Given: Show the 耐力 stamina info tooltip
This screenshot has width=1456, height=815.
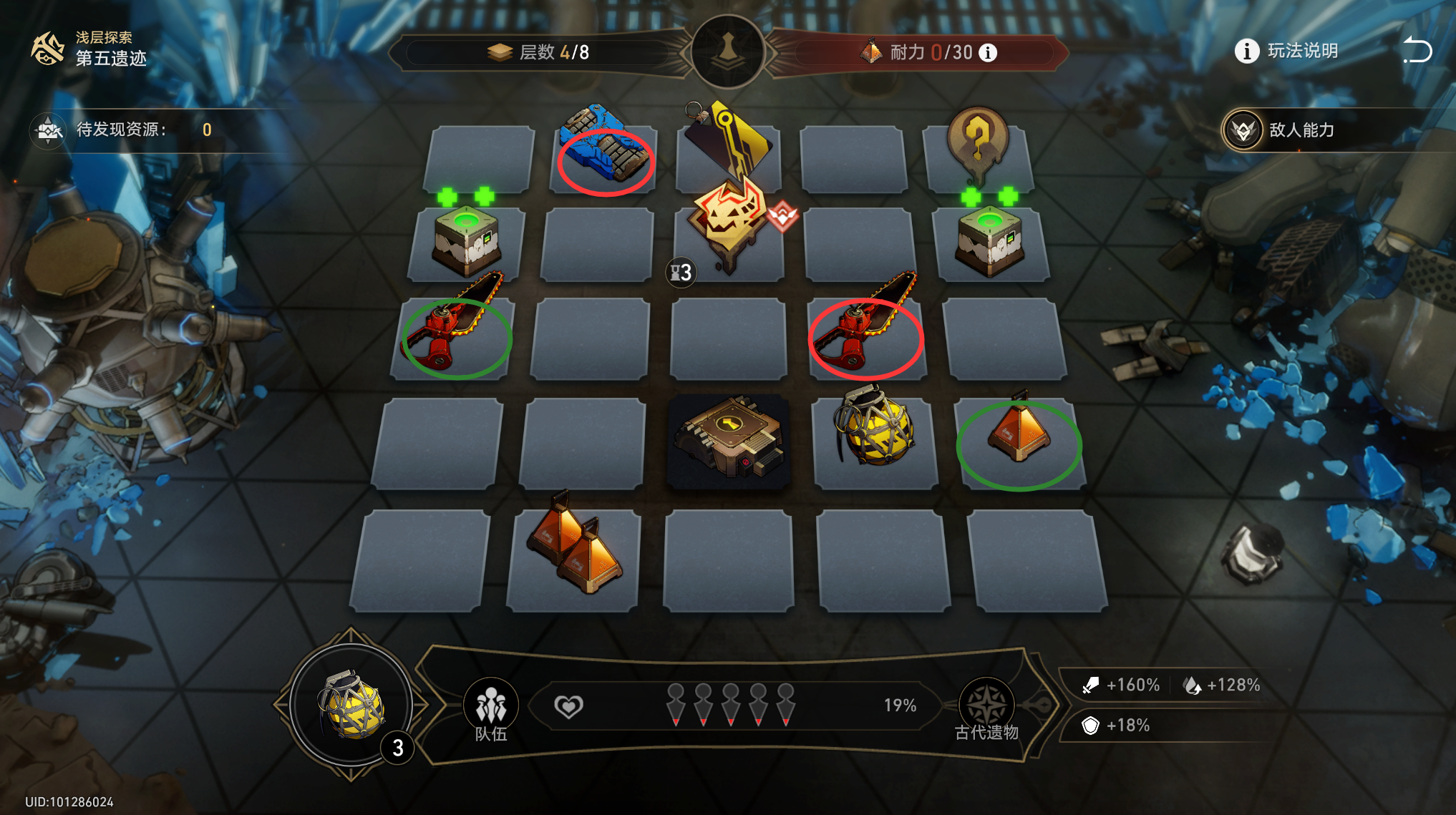Looking at the screenshot, I should (988, 53).
